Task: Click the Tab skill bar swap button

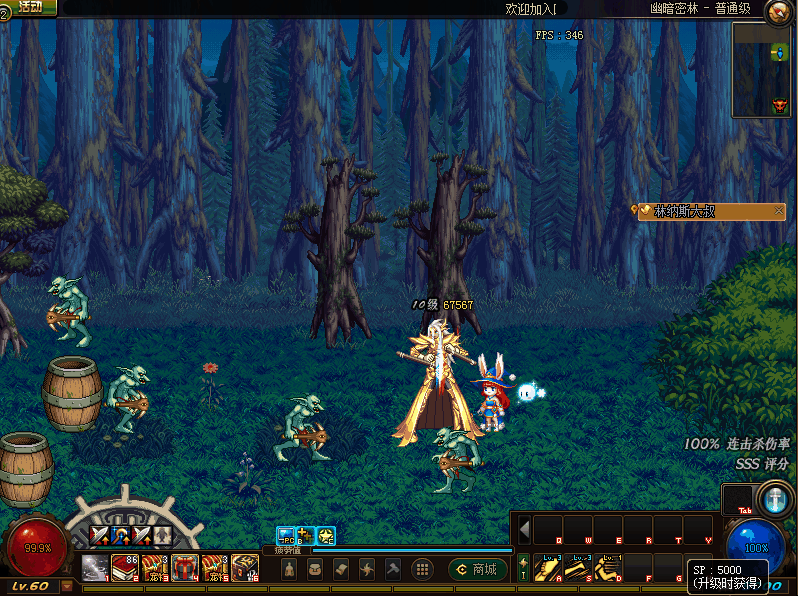Action: pyautogui.click(x=740, y=499)
